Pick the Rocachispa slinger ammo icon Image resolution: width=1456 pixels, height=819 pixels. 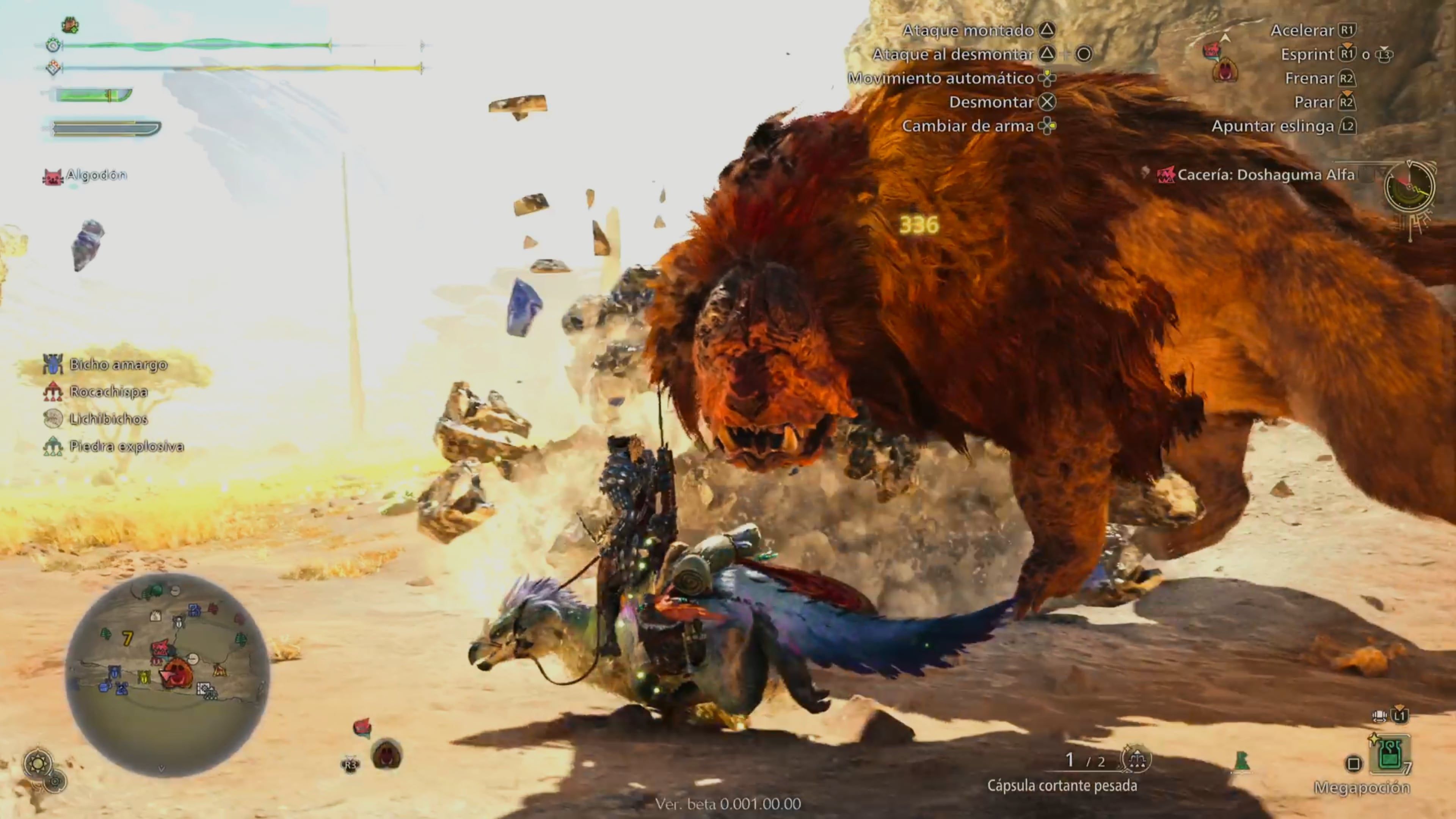pyautogui.click(x=53, y=391)
